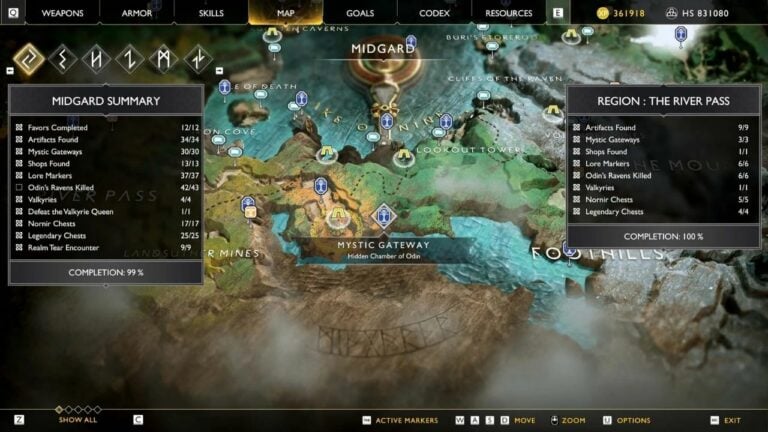
Task: Click the highlighted Map tab
Action: click(285, 13)
